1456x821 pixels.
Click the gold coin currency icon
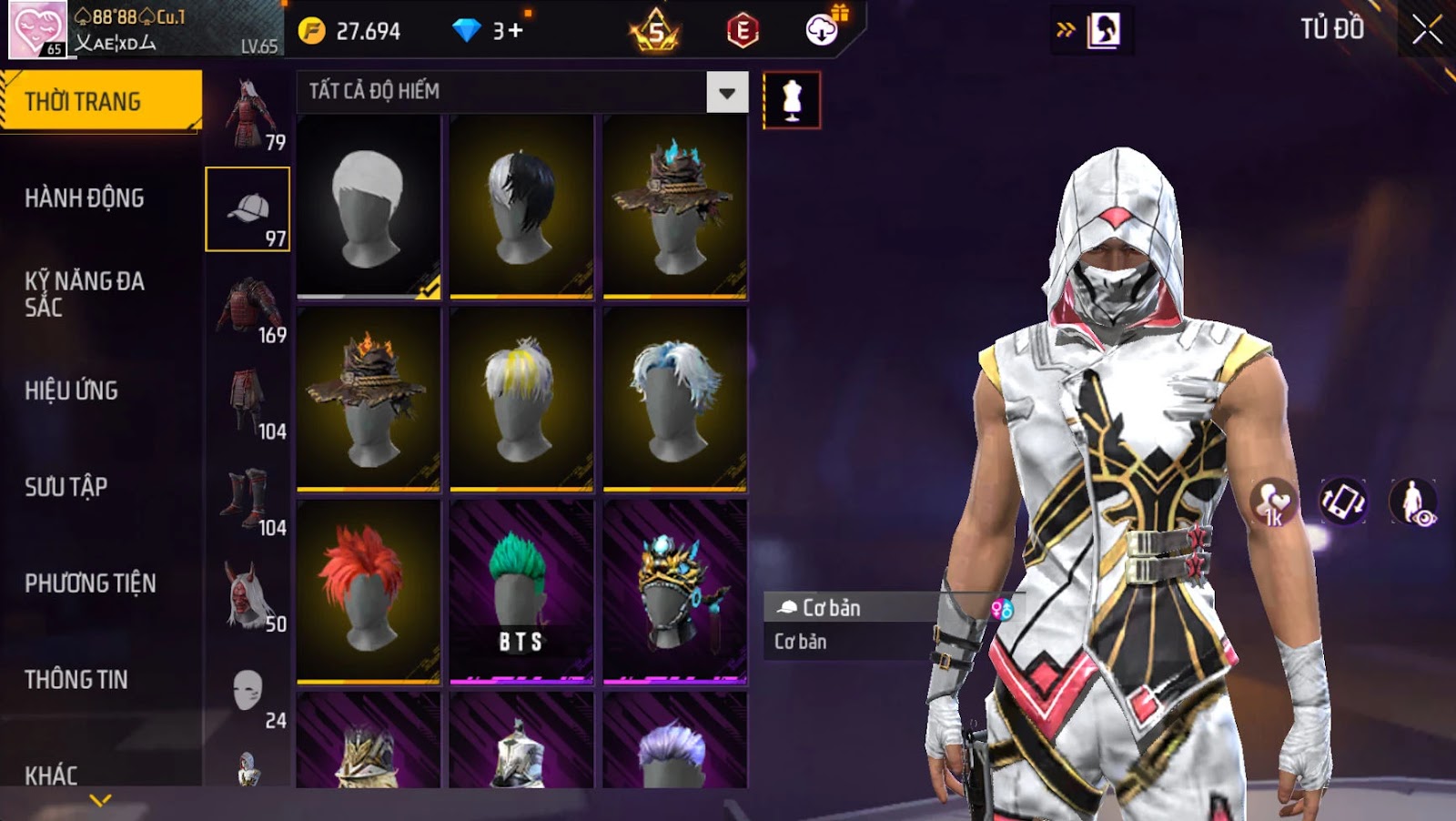pos(311,31)
